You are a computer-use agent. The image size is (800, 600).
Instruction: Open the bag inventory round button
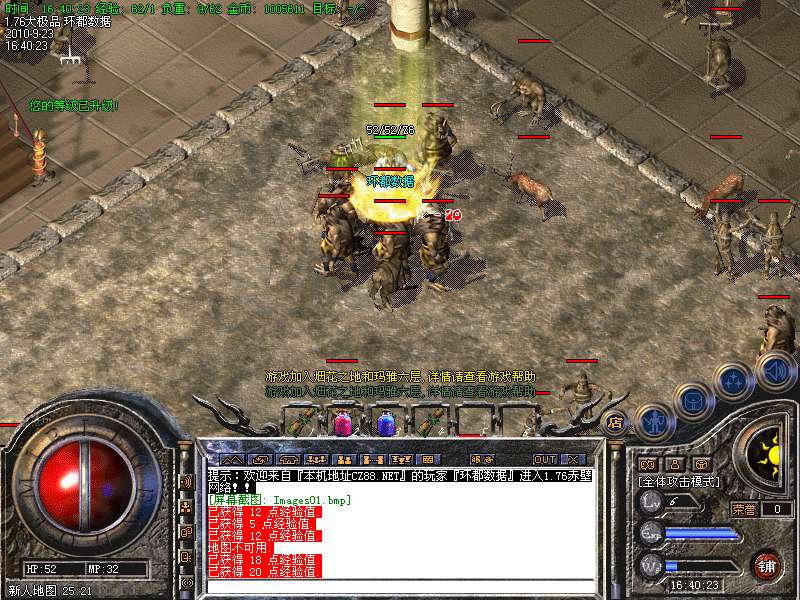(x=692, y=401)
